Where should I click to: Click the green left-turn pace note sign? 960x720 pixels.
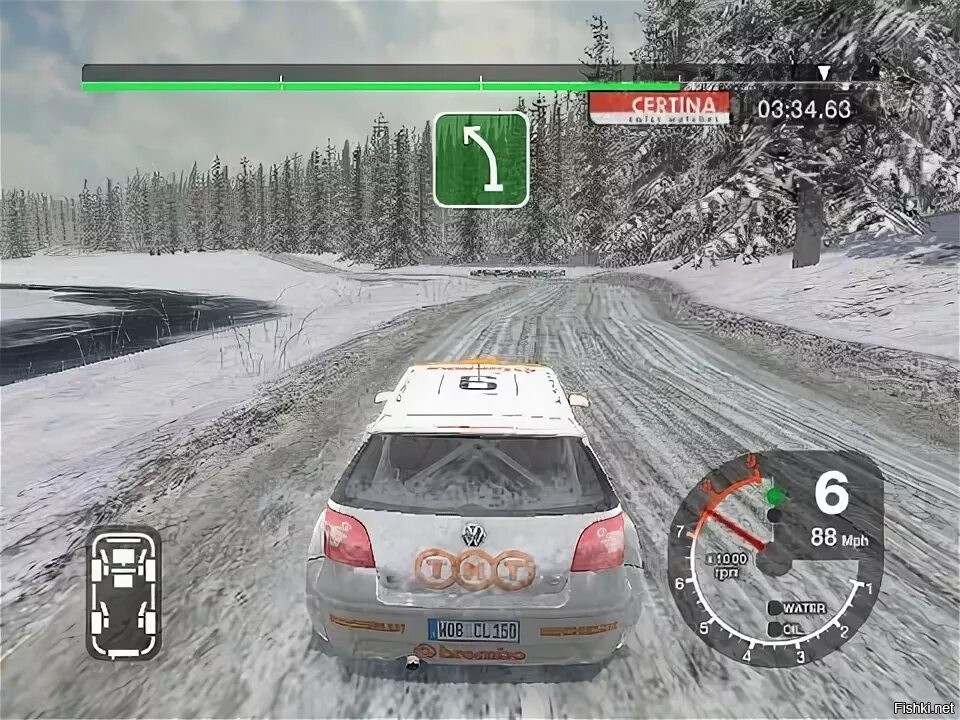pyautogui.click(x=481, y=159)
